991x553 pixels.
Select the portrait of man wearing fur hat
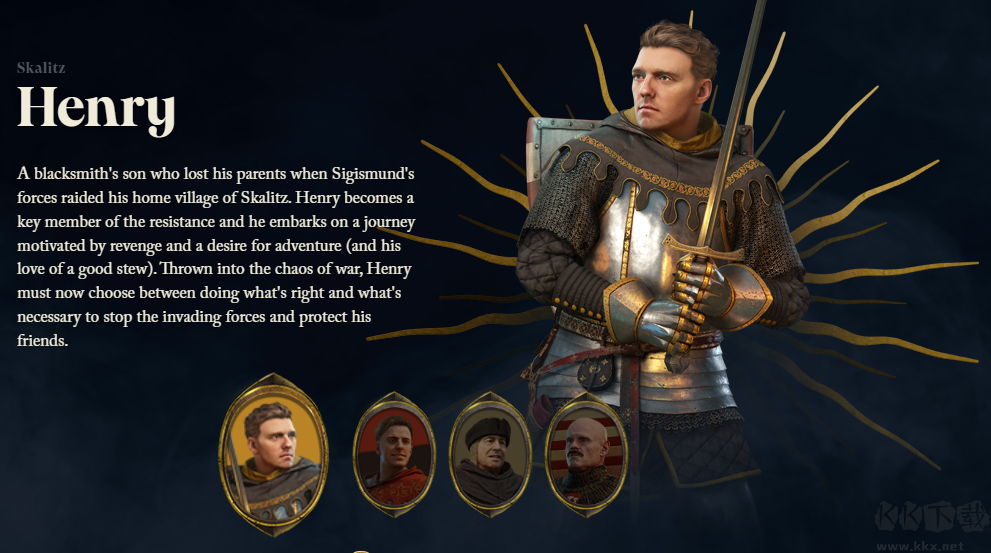[490, 453]
